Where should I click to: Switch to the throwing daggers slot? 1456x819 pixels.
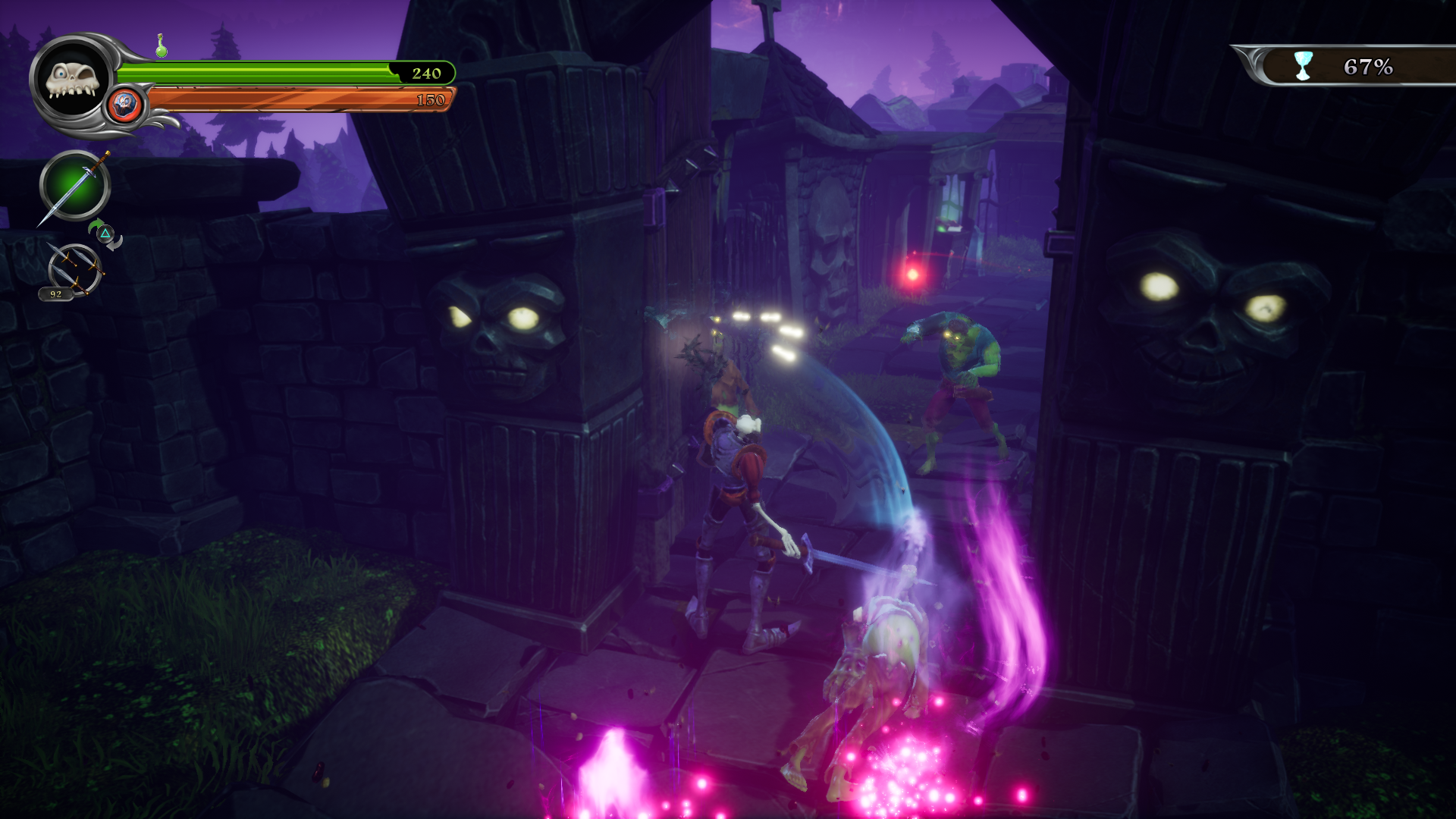[x=74, y=268]
